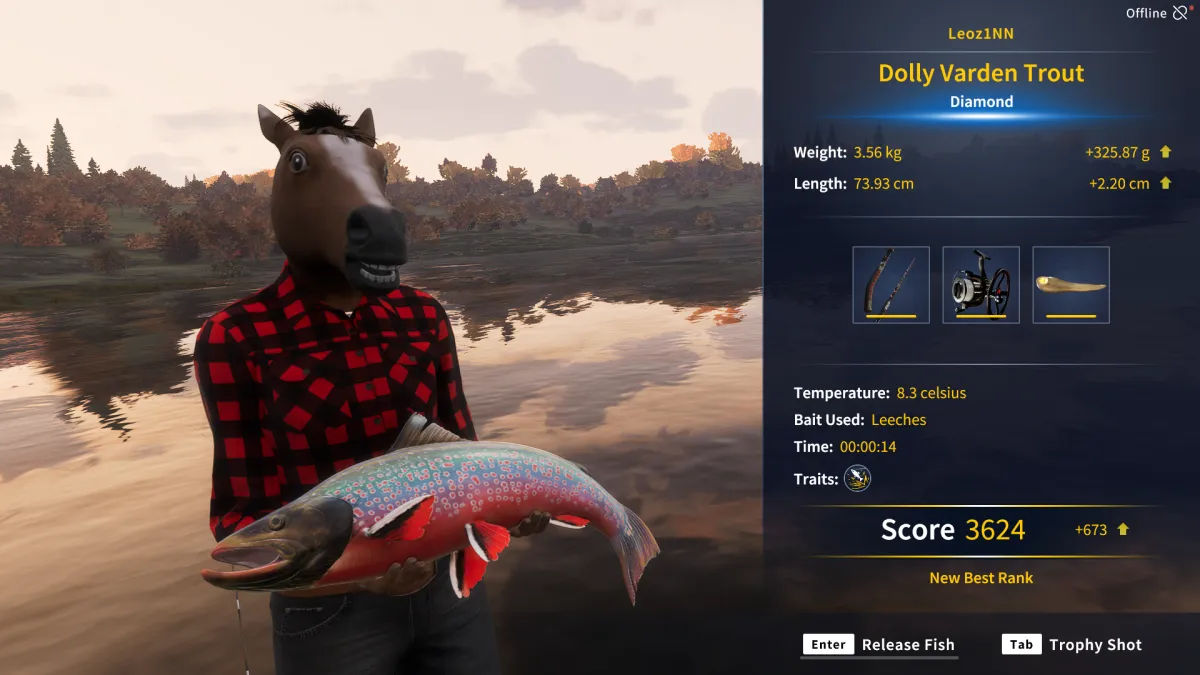
Task: Take a Trophy Shot of the catch
Action: tap(1072, 645)
